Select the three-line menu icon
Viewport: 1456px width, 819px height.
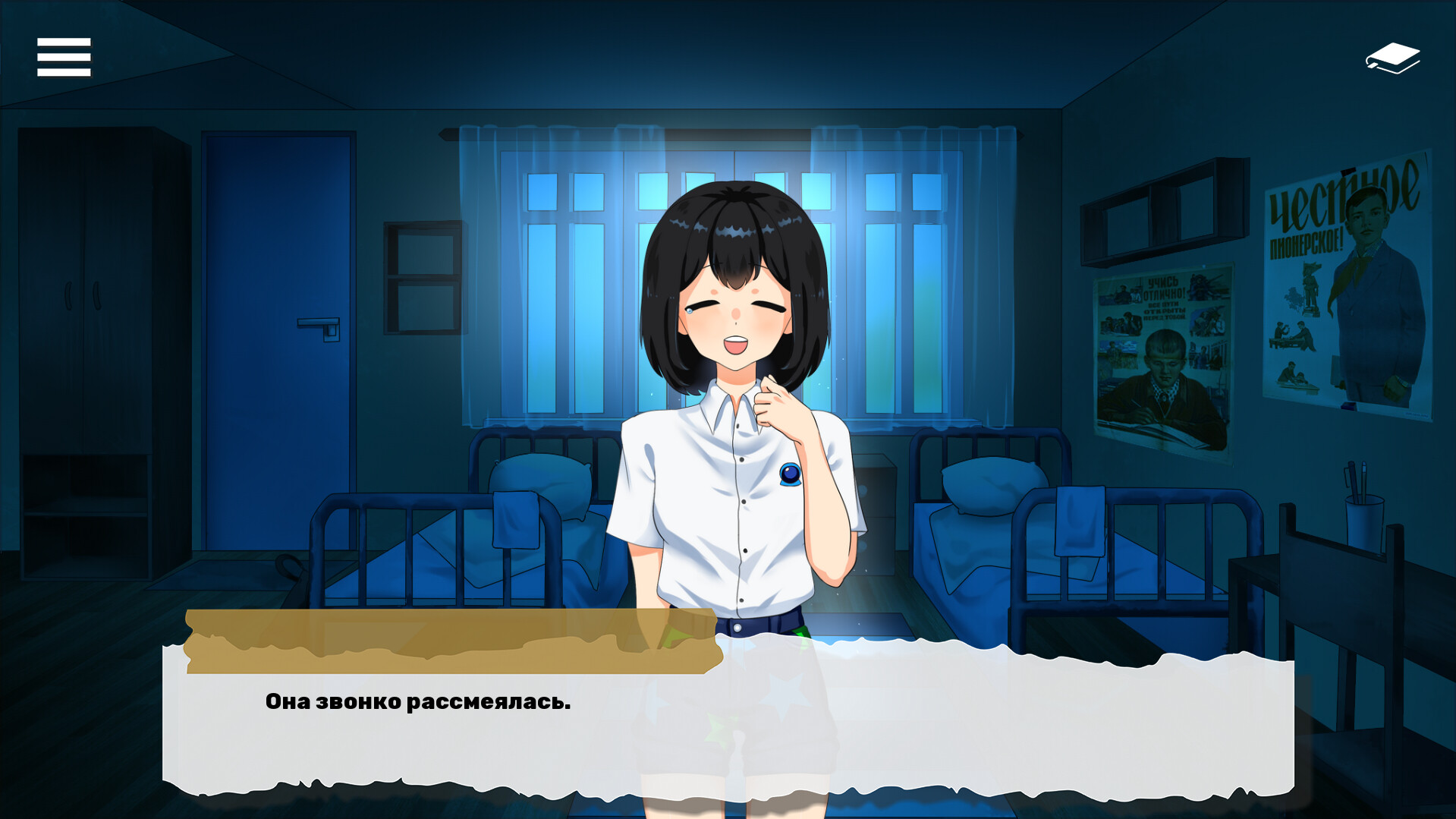pos(64,56)
